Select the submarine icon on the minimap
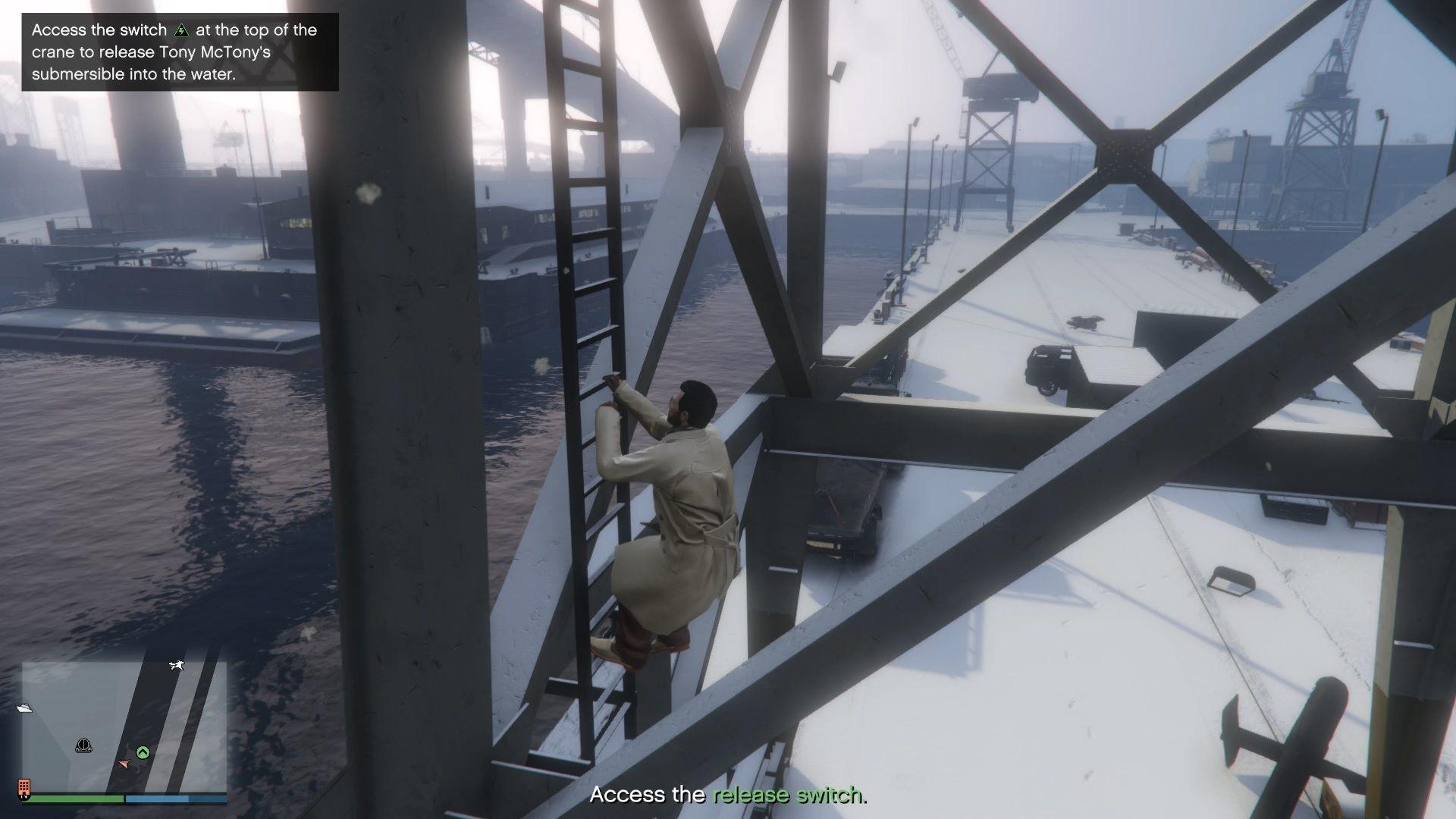This screenshot has height=819, width=1456. pos(83,745)
